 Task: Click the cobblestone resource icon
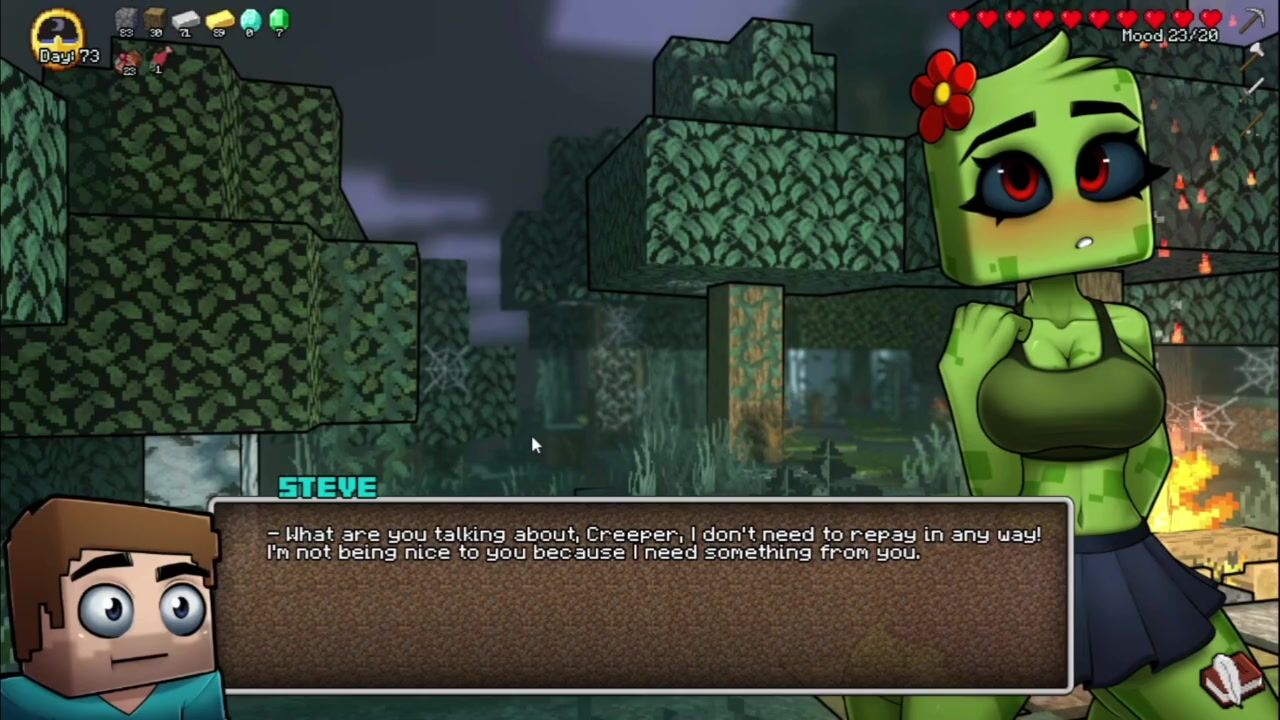pyautogui.click(x=126, y=19)
